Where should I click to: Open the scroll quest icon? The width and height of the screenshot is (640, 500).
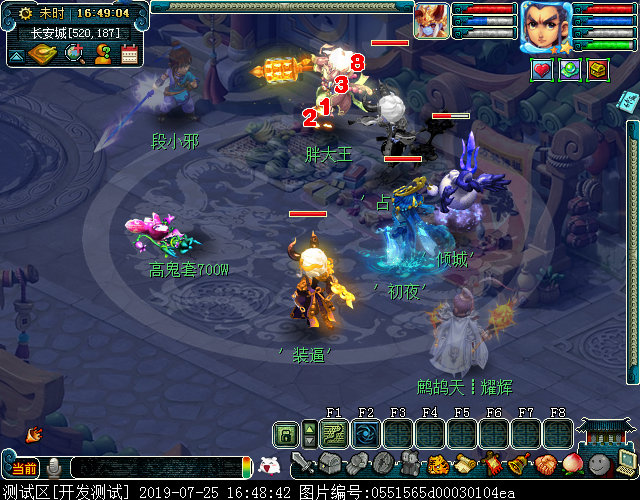464,464
